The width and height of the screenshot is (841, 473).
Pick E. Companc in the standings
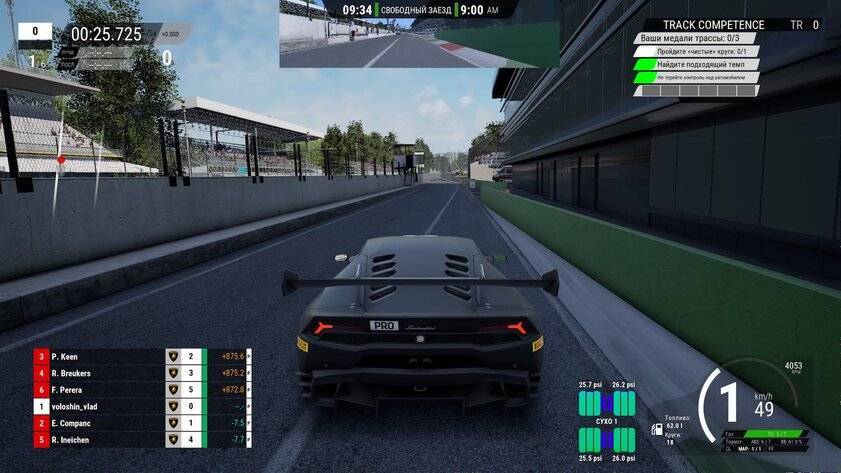[x=100, y=422]
